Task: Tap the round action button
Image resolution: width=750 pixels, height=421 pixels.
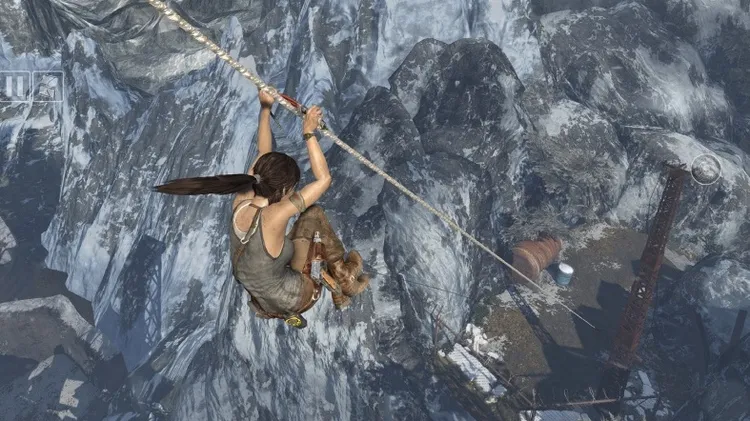Action: point(706,169)
